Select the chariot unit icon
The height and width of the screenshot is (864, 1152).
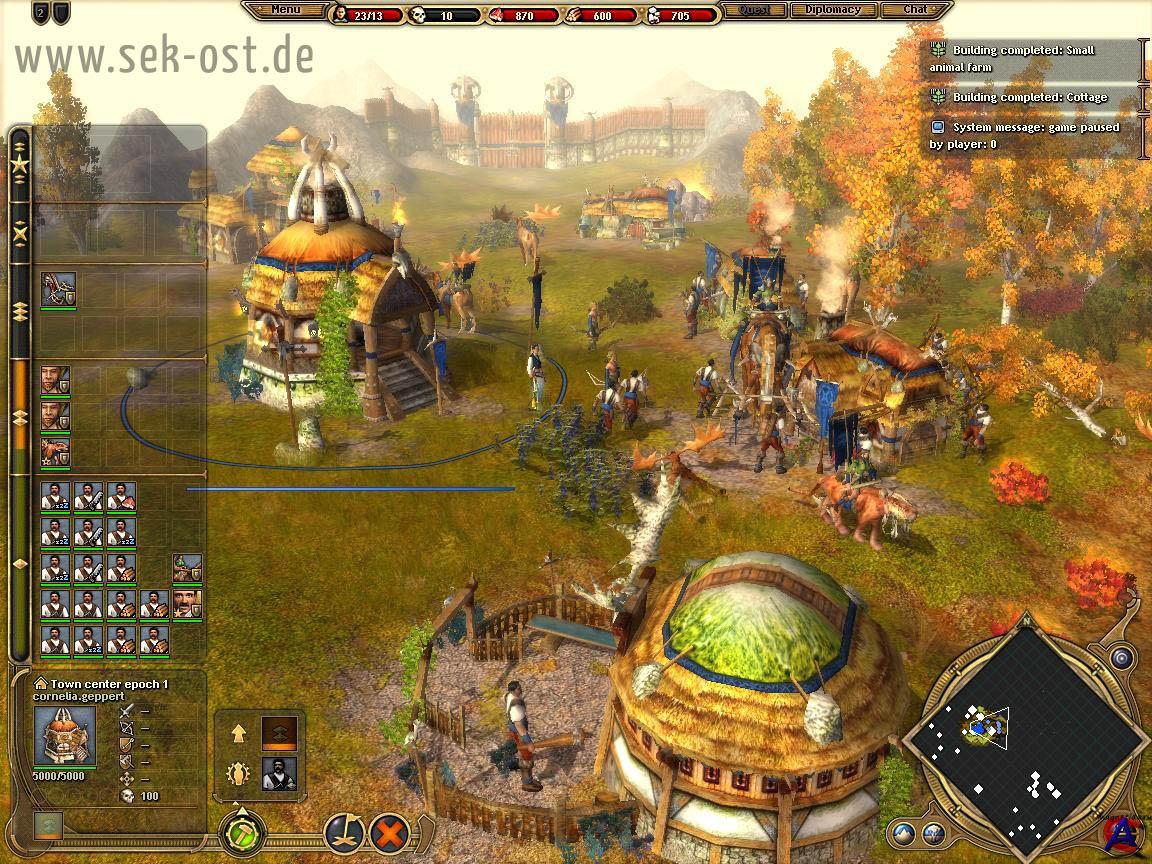pos(58,290)
